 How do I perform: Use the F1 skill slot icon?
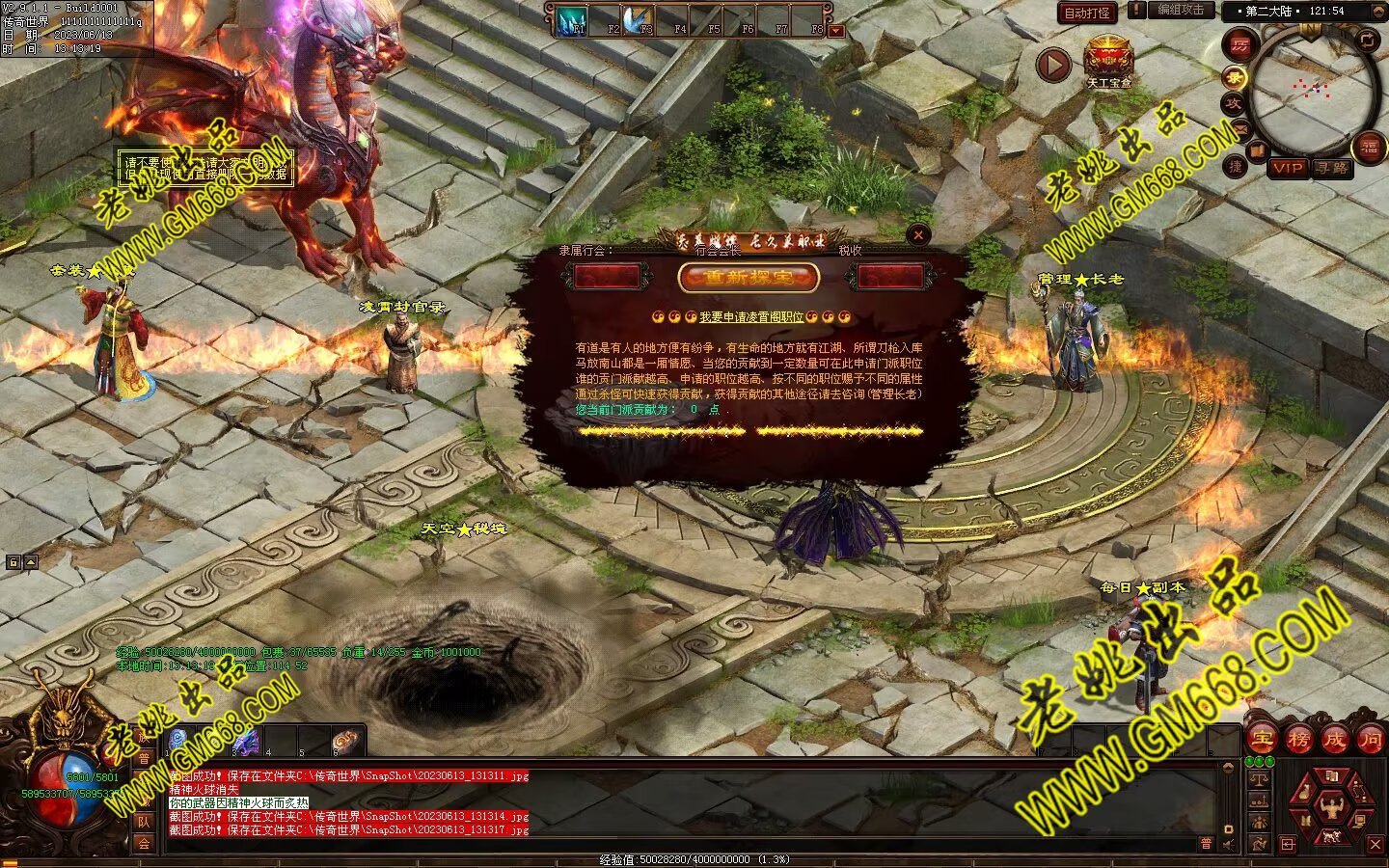[572, 20]
